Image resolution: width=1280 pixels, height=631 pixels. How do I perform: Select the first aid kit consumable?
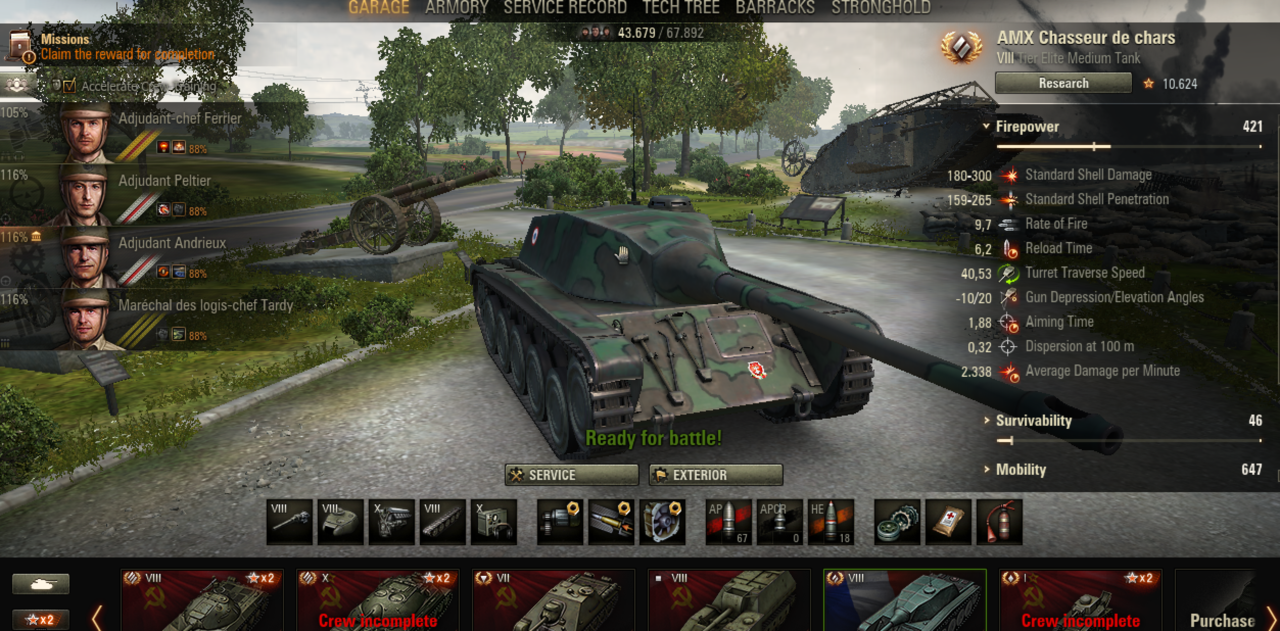[948, 522]
